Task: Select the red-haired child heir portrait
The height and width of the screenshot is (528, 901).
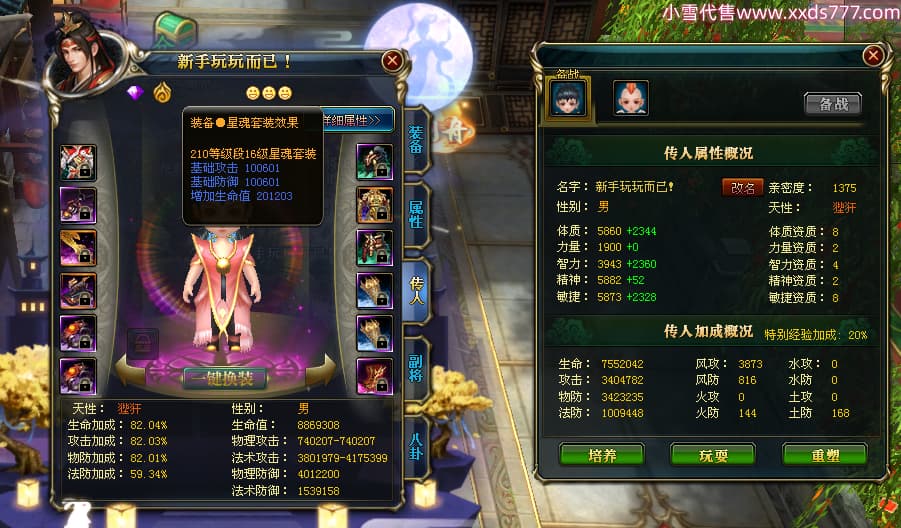Action: (631, 98)
